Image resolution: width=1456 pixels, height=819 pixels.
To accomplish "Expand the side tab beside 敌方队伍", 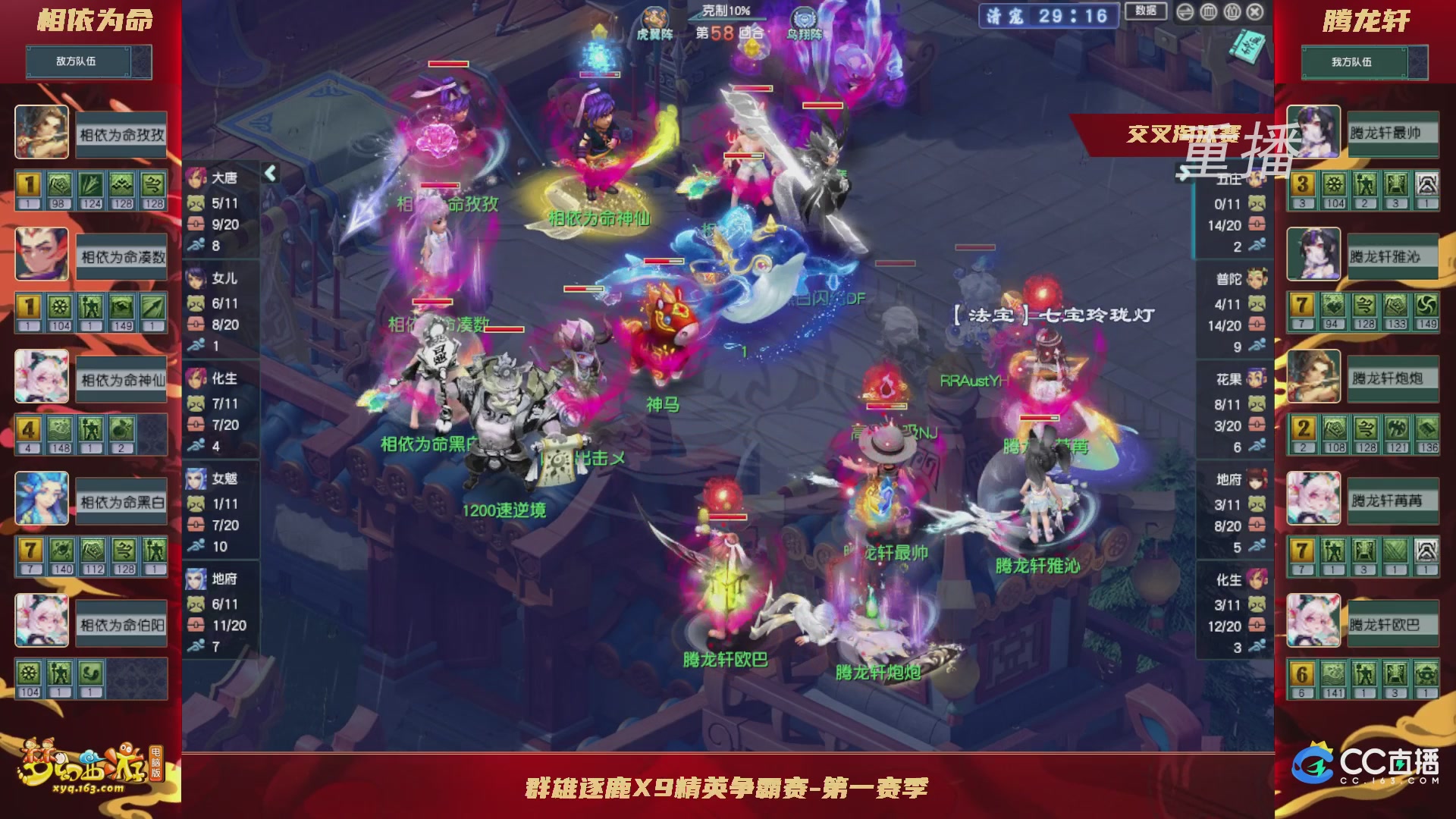I will [141, 62].
